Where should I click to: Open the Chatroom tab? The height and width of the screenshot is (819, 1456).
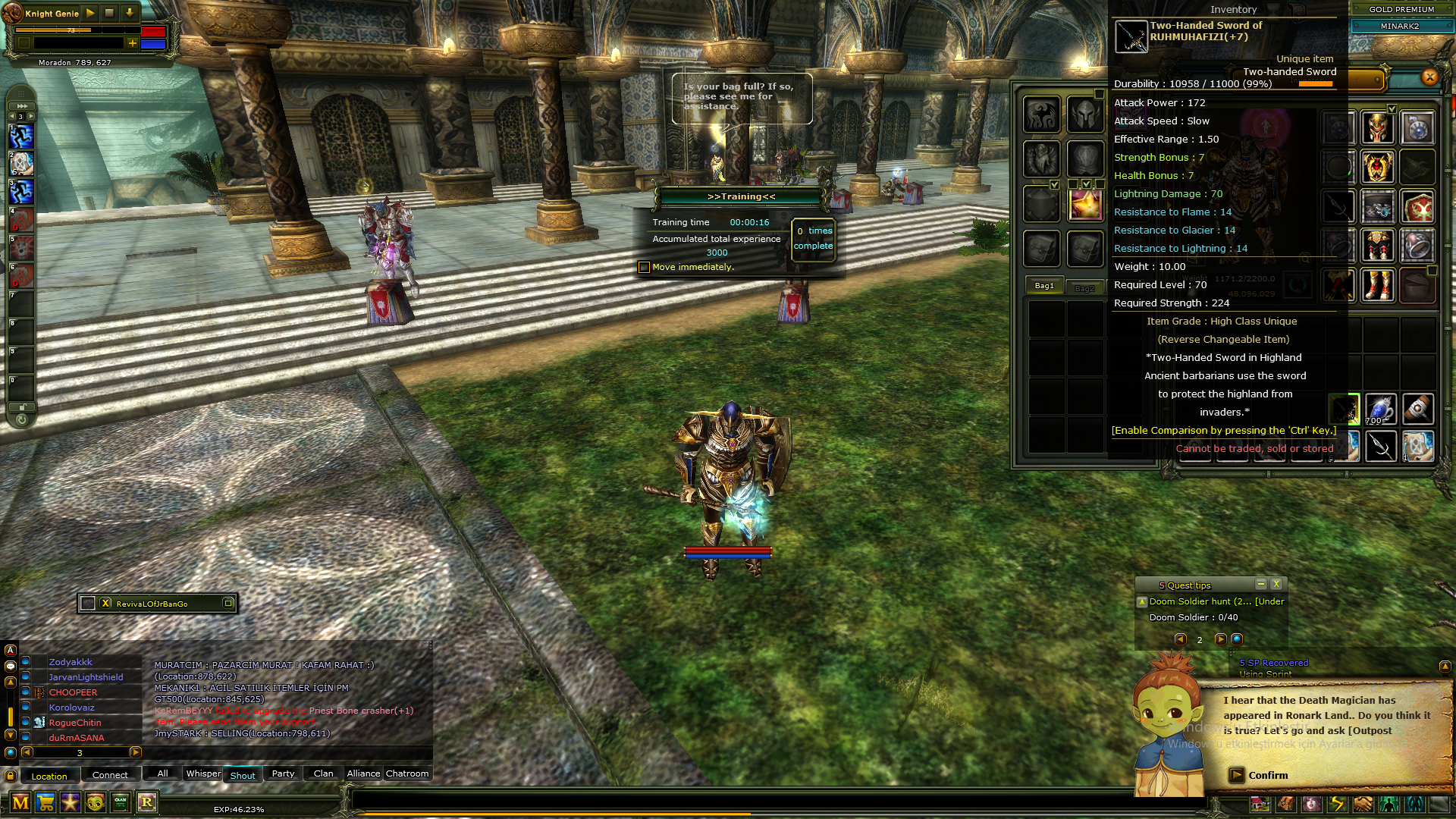407,773
